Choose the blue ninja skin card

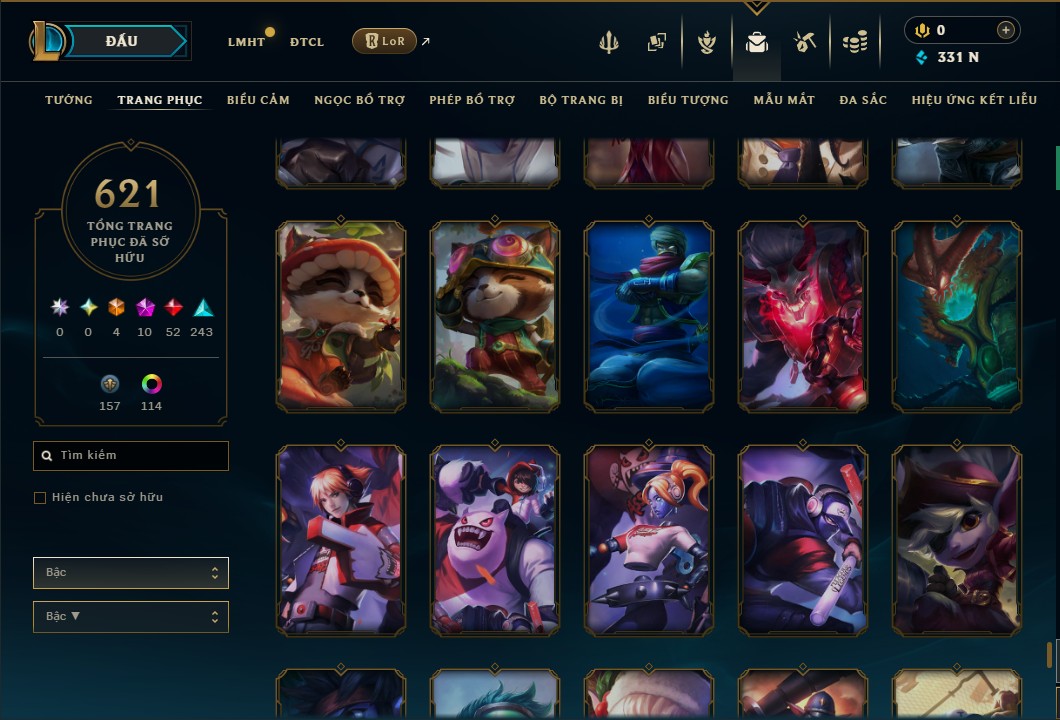click(648, 316)
